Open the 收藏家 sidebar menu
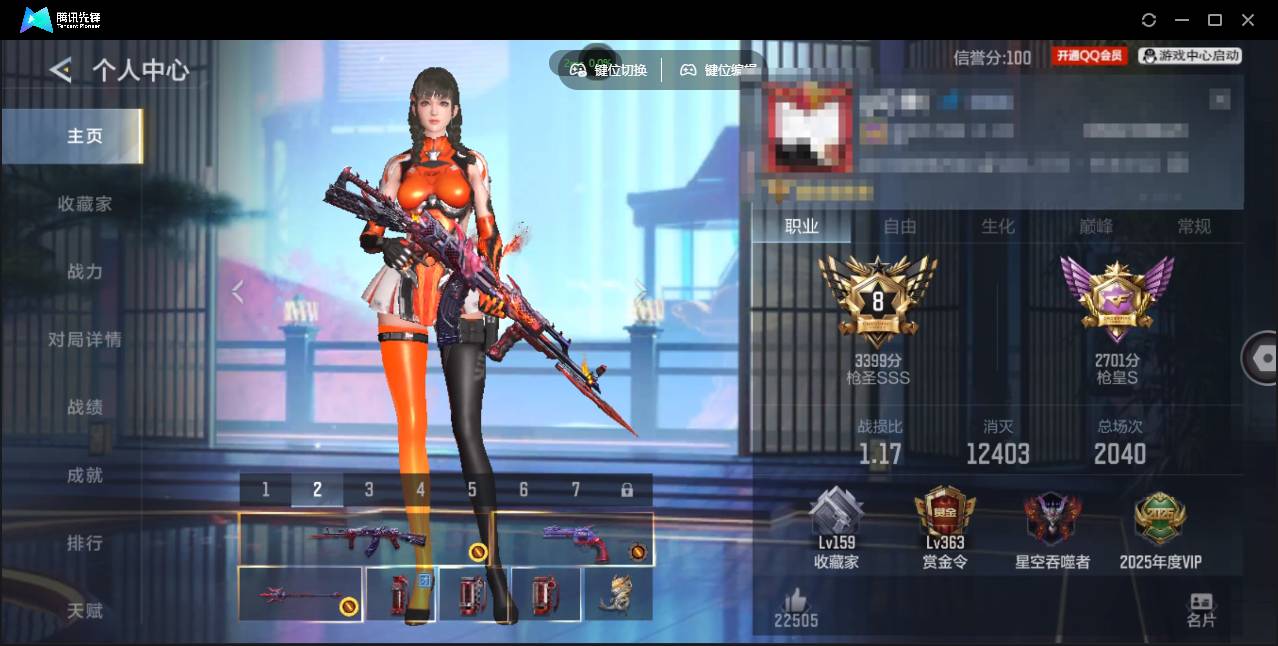This screenshot has width=1278, height=646. tap(84, 204)
